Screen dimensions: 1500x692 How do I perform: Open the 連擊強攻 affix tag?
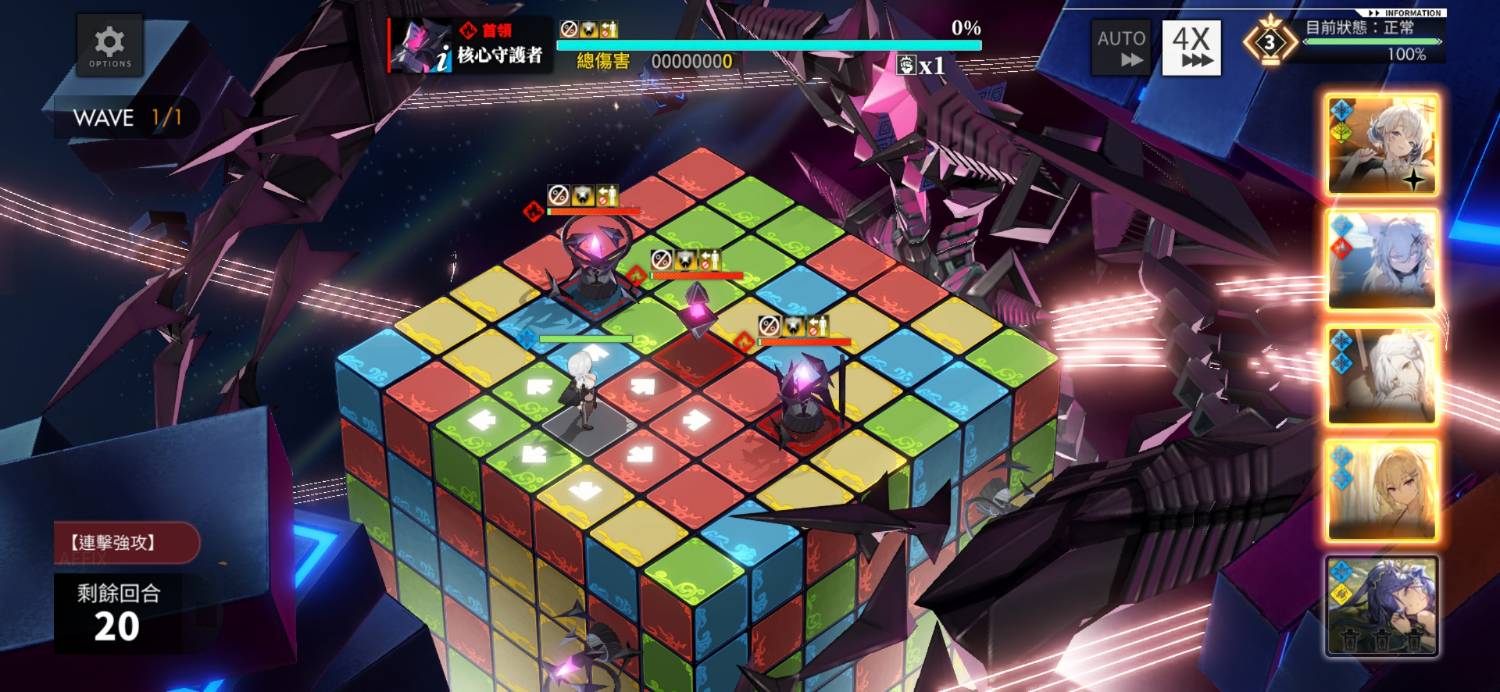coord(126,543)
